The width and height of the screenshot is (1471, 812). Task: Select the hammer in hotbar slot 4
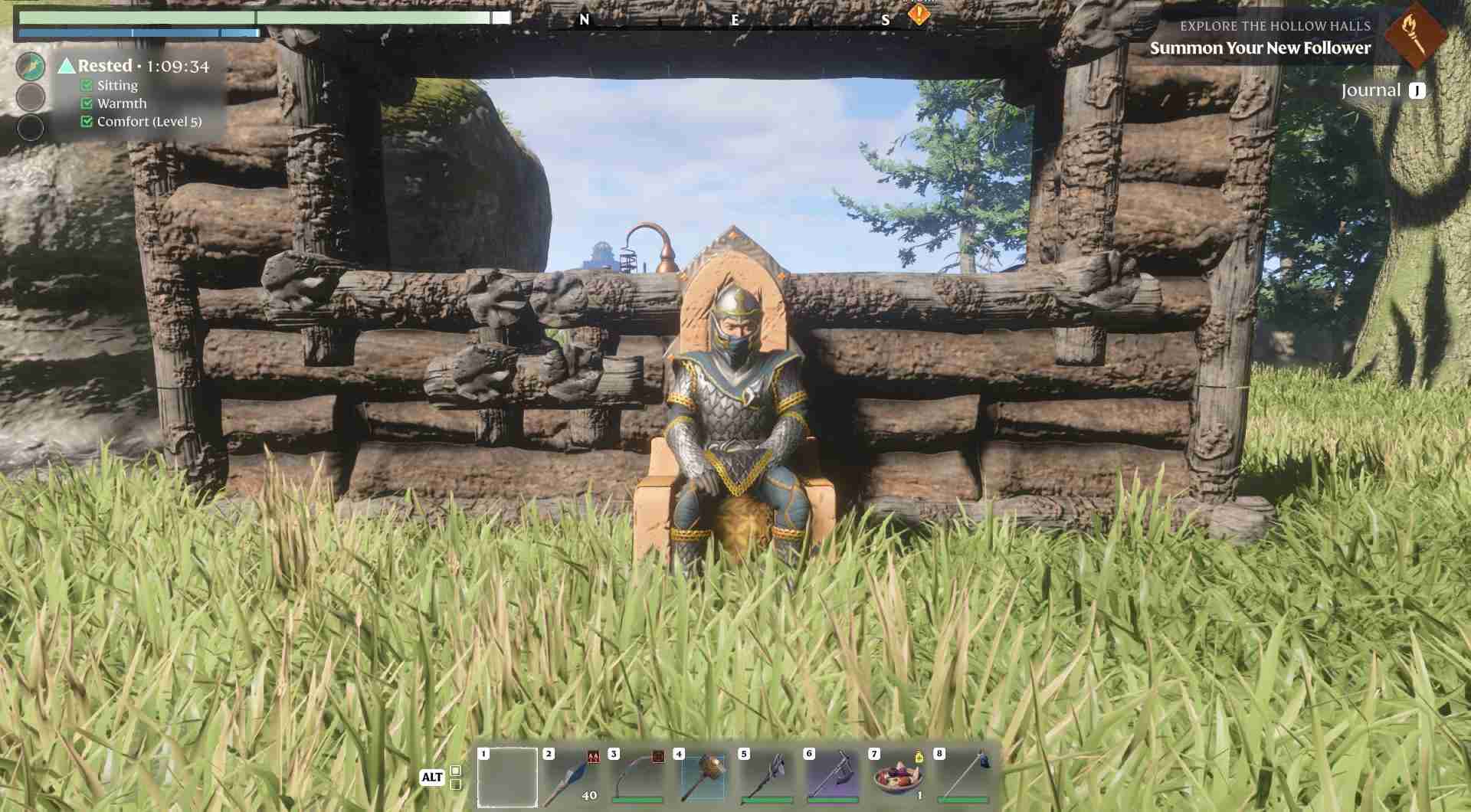coord(701,779)
